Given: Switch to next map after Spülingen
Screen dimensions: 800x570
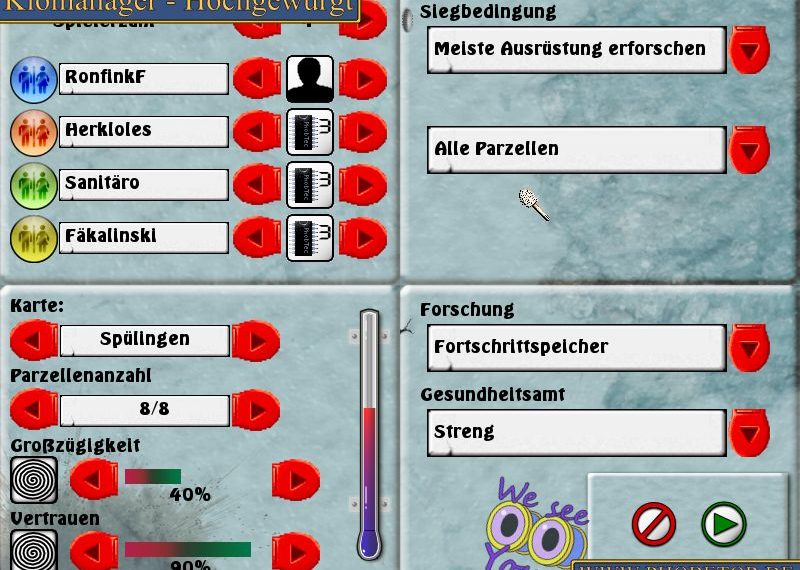Looking at the screenshot, I should (x=256, y=341).
